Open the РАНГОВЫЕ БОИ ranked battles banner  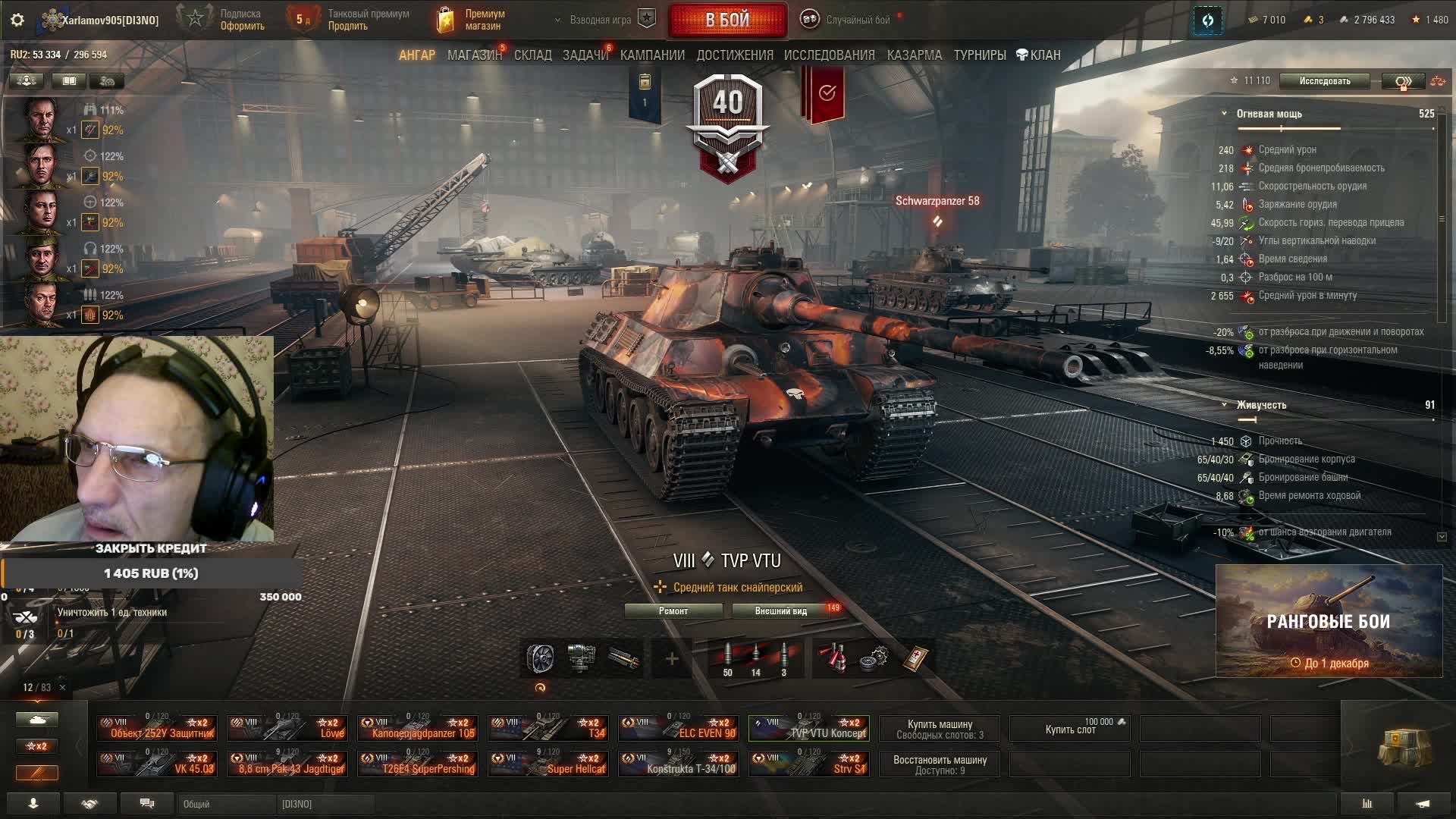1328,621
